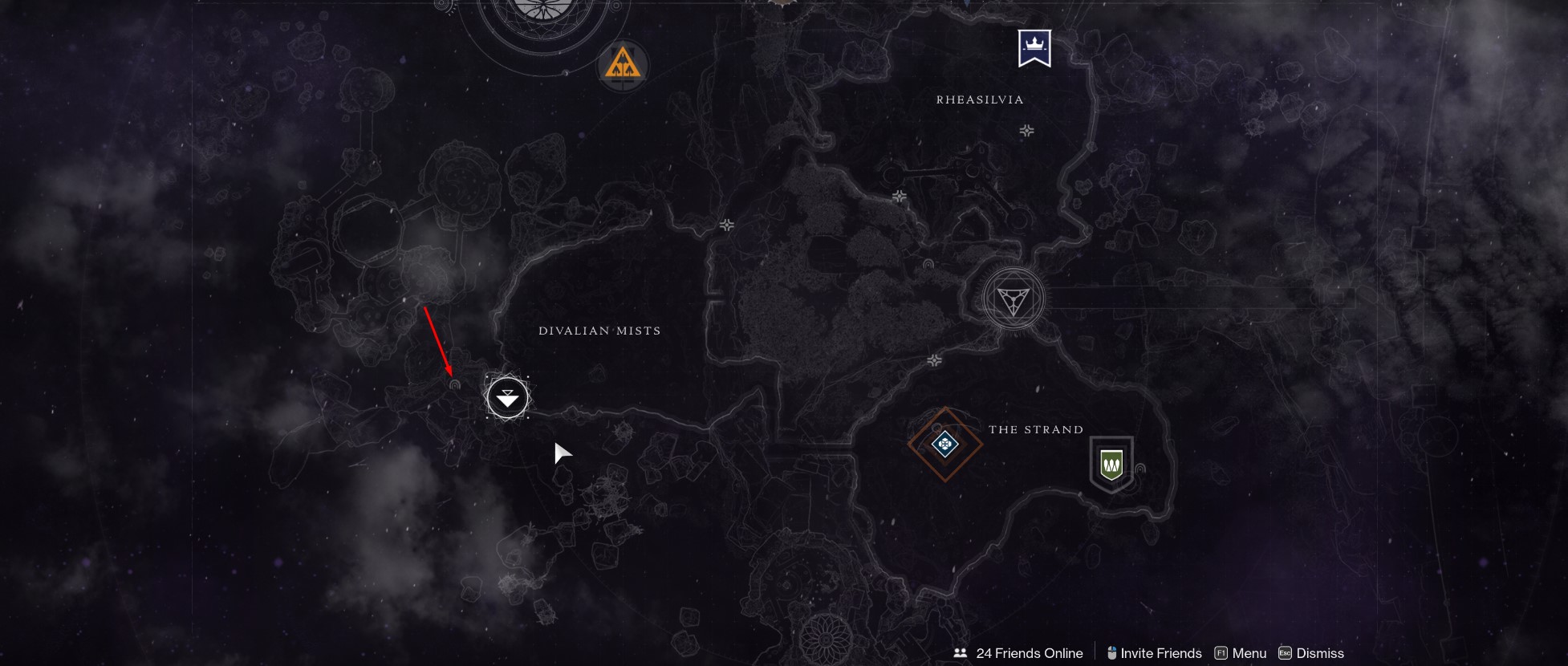The width and height of the screenshot is (1568, 666).
Task: Click the friends silhouette icon in the status bar
Action: point(961,653)
